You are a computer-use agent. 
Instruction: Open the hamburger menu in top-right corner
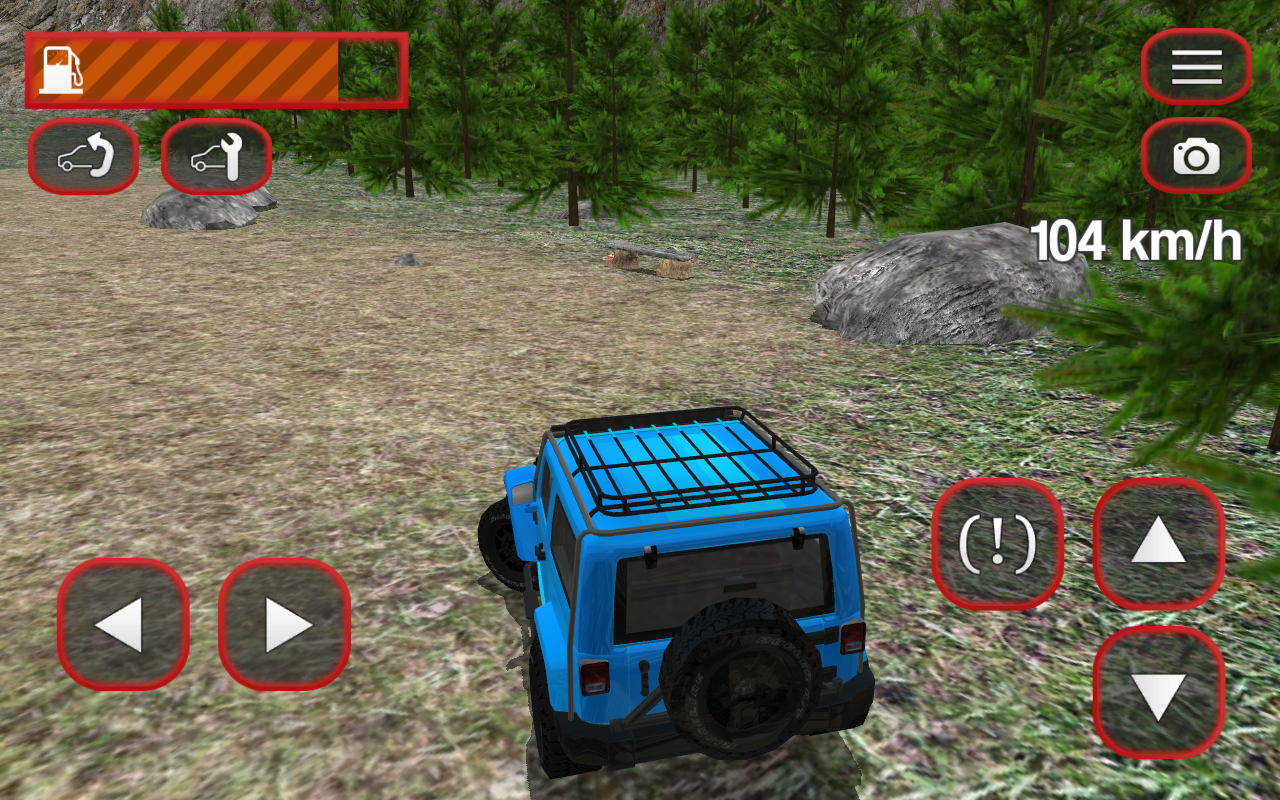coord(1197,66)
